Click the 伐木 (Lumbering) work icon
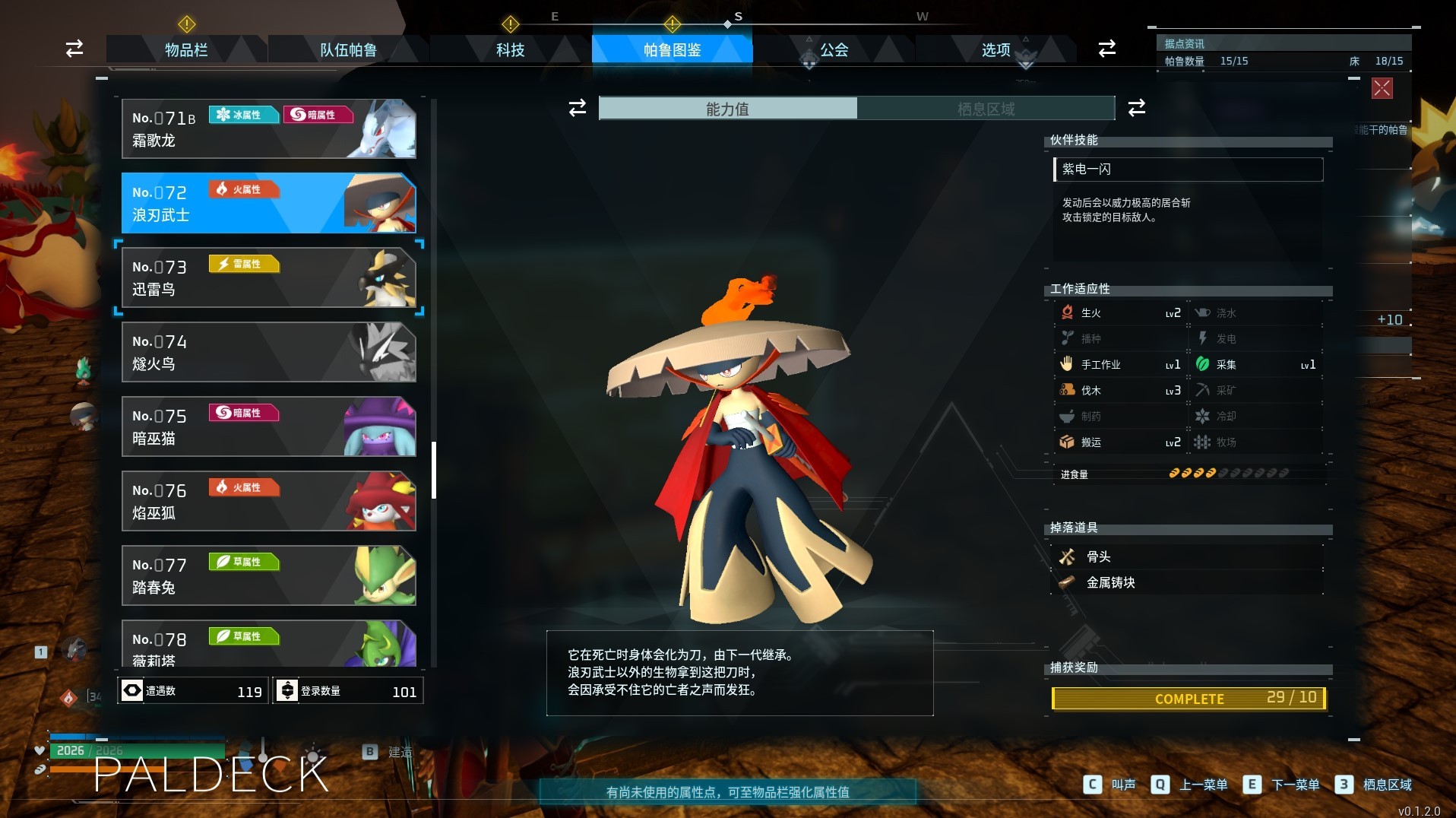 coord(1067,390)
